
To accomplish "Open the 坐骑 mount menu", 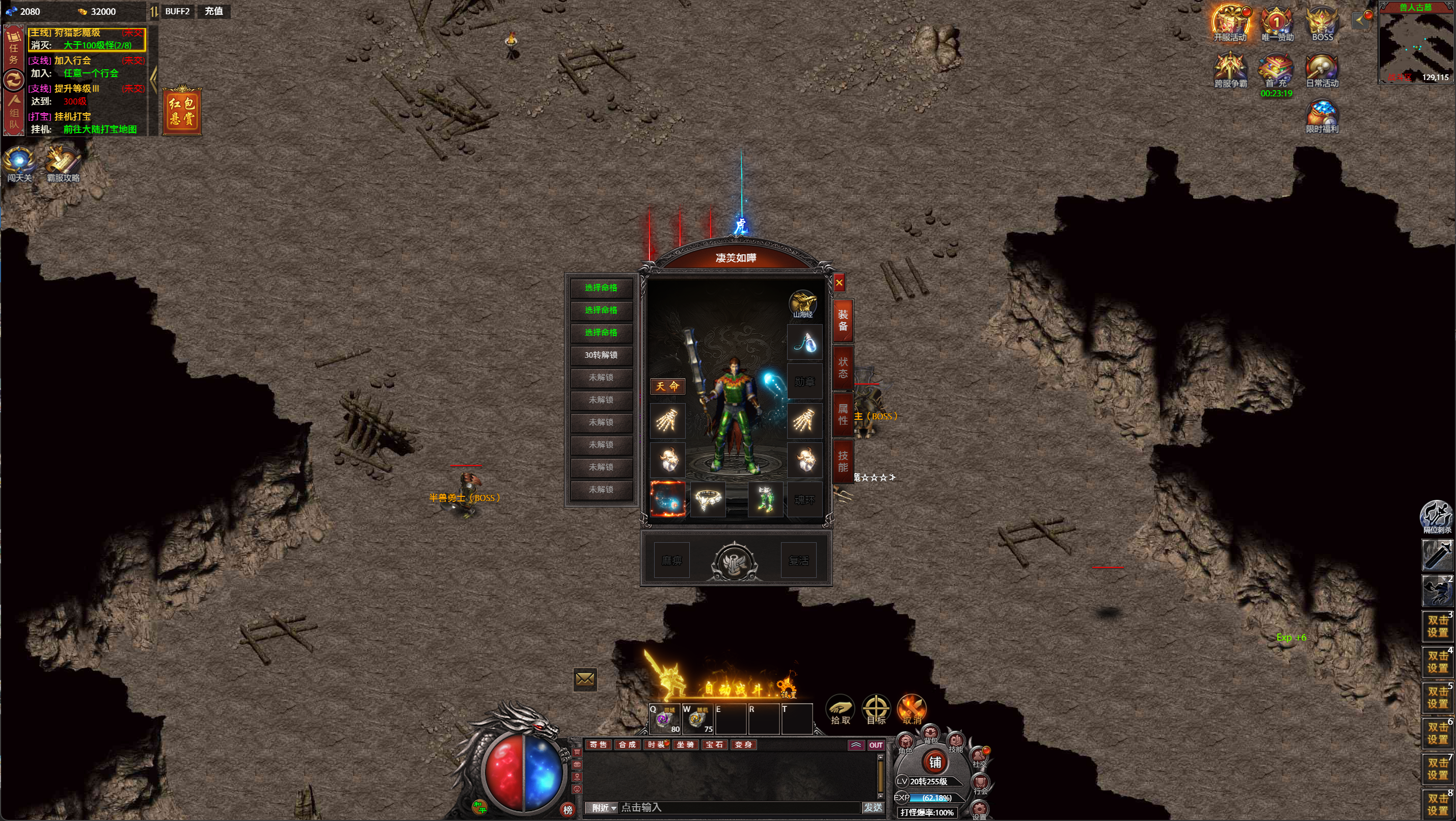I will [685, 745].
